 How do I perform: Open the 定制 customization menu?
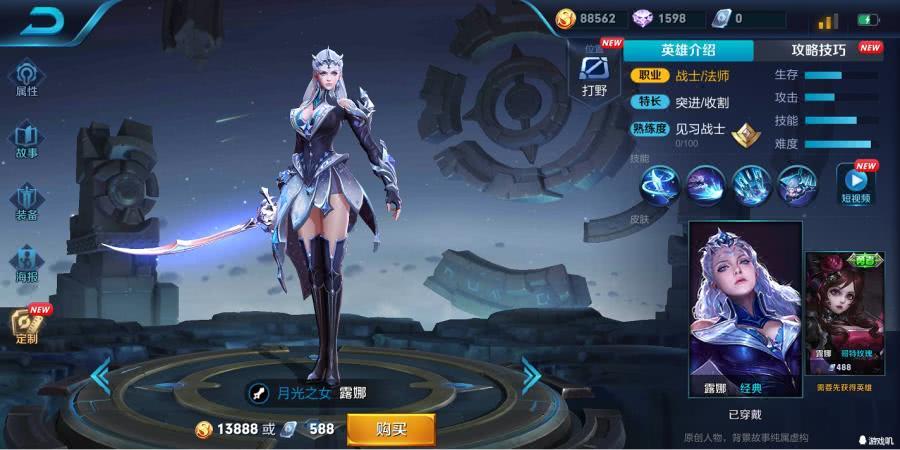tap(27, 325)
